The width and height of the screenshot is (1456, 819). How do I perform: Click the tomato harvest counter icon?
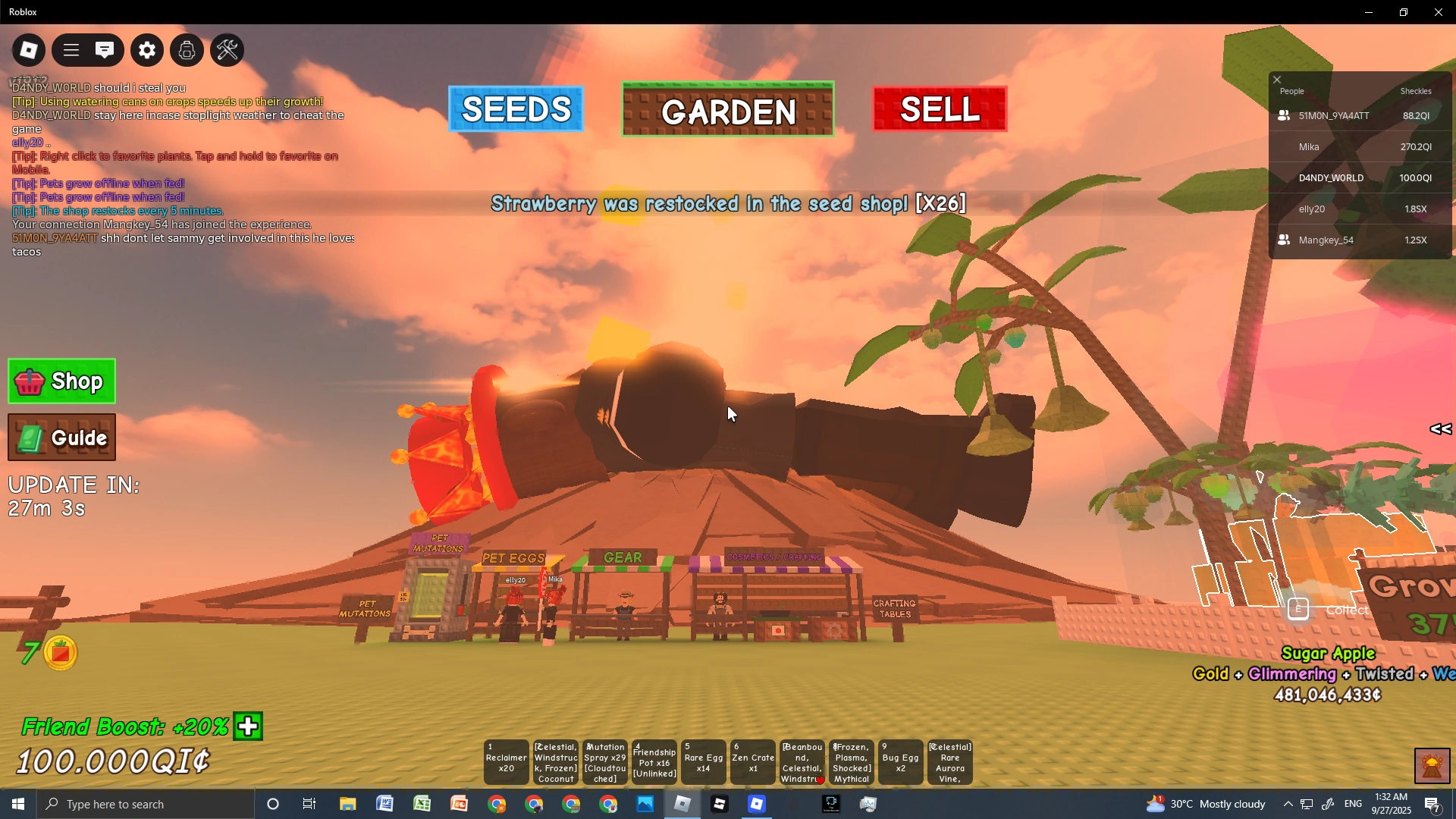point(60,652)
